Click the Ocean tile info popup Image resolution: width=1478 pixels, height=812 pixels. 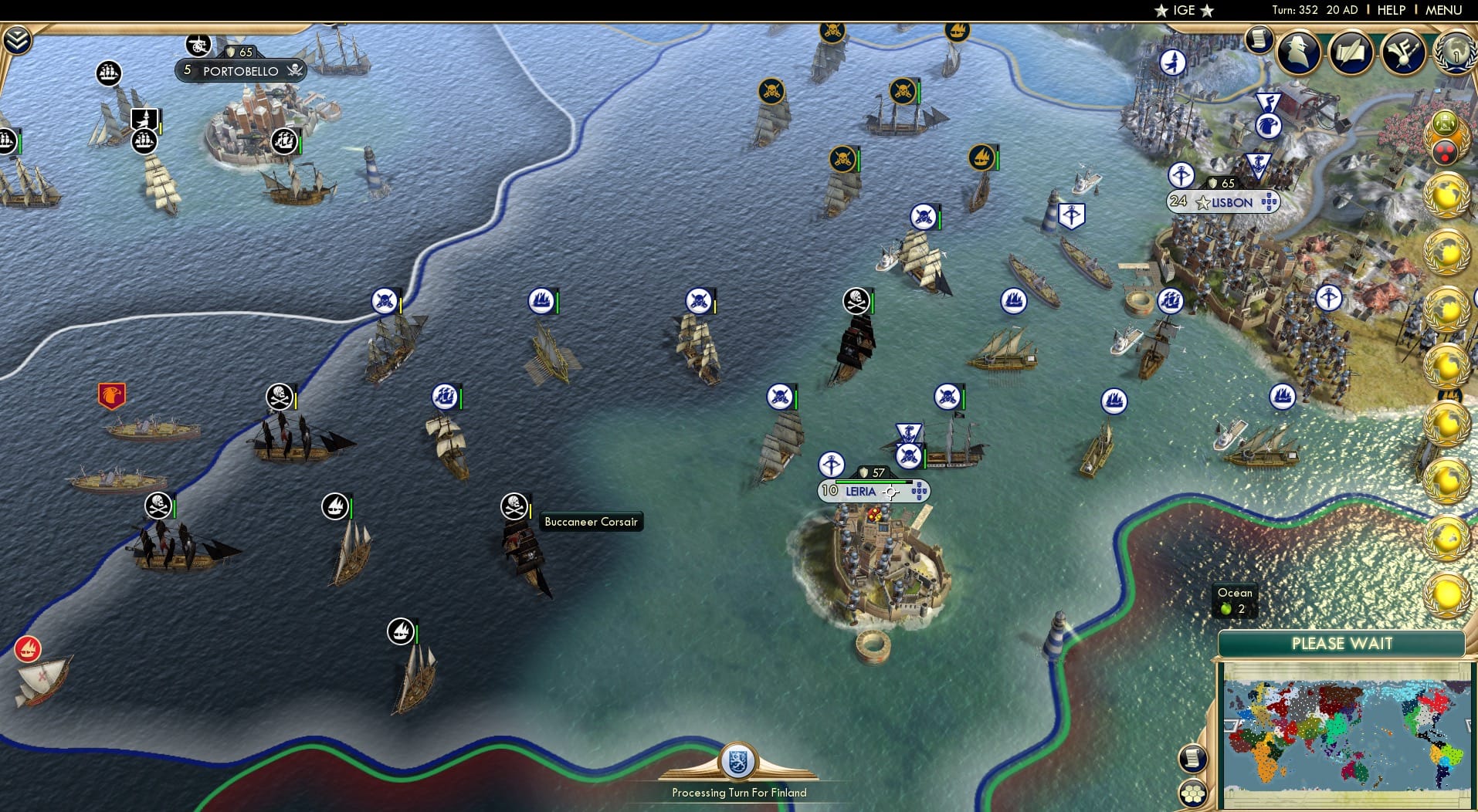tap(1234, 600)
